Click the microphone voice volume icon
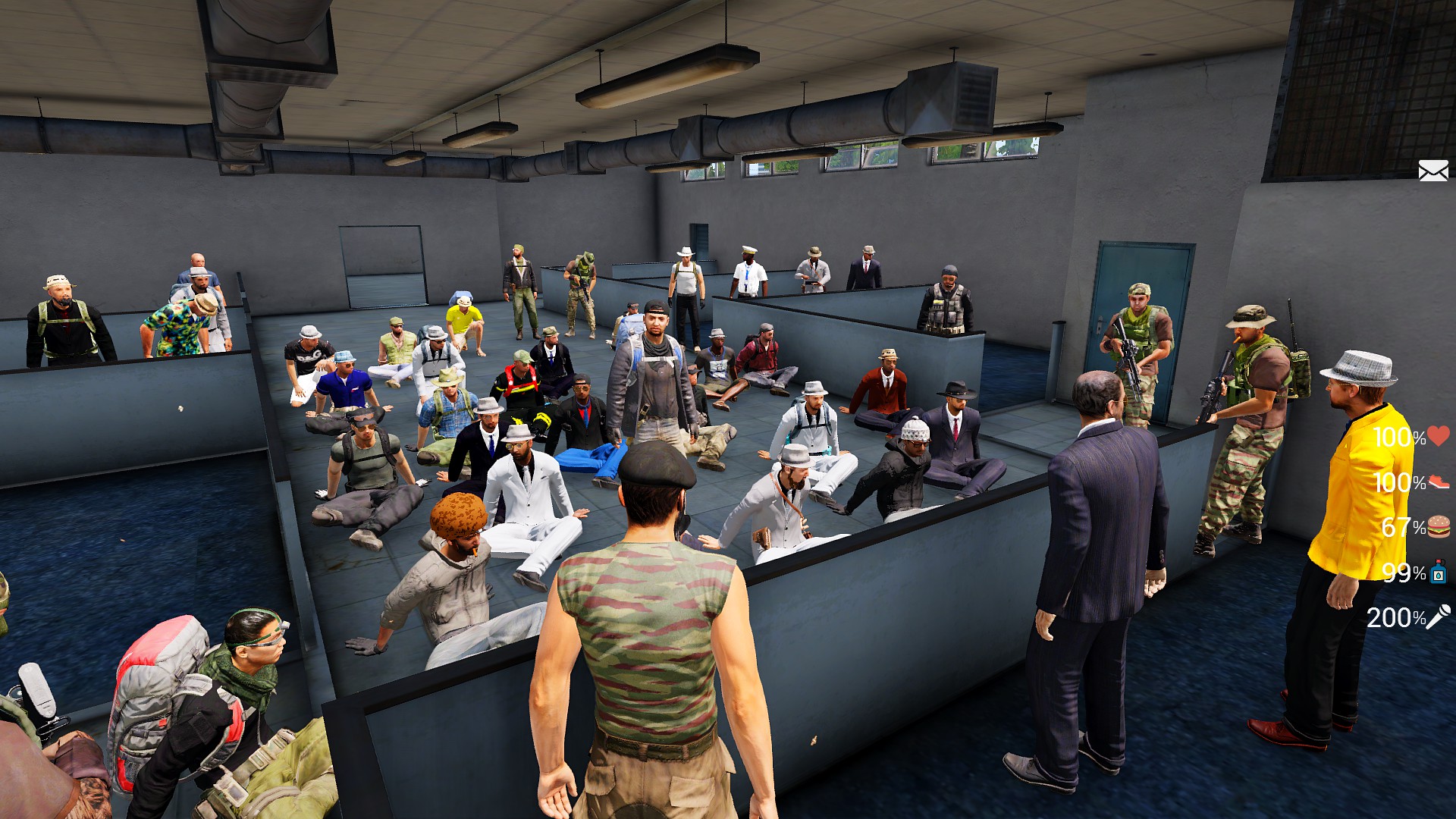The image size is (1456, 819). coord(1439,617)
